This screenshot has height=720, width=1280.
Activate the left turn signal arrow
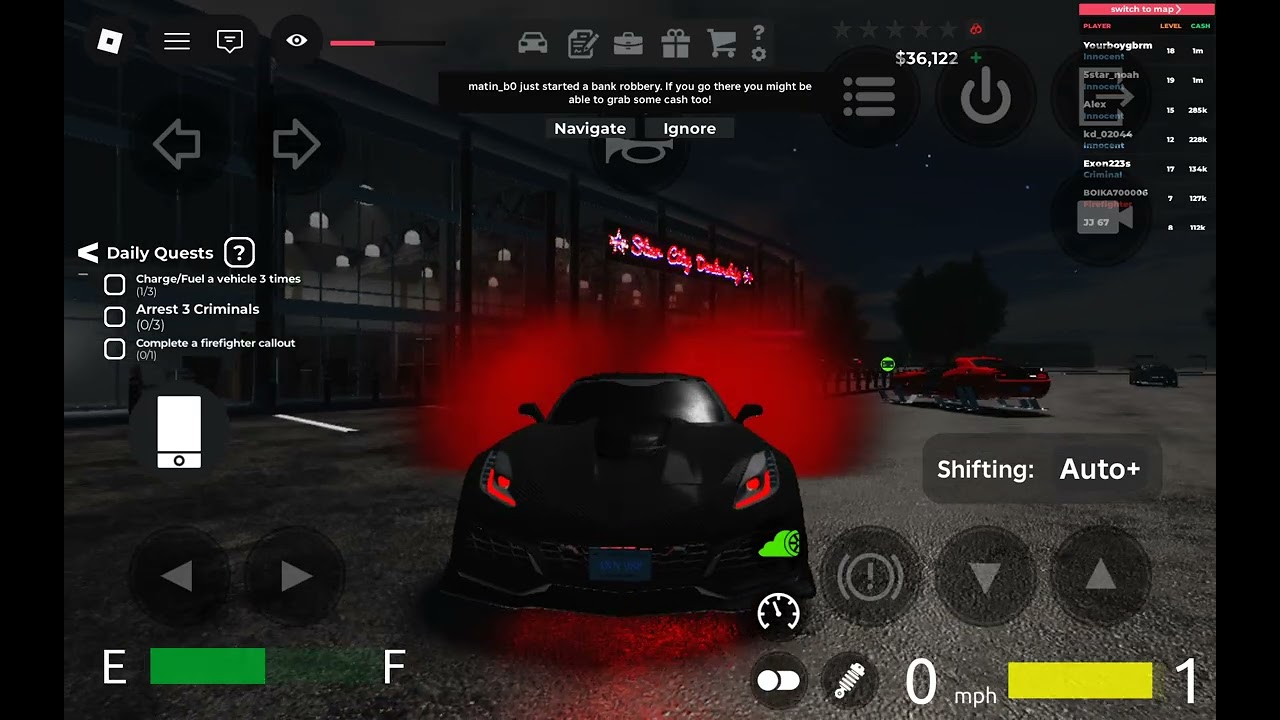[177, 145]
